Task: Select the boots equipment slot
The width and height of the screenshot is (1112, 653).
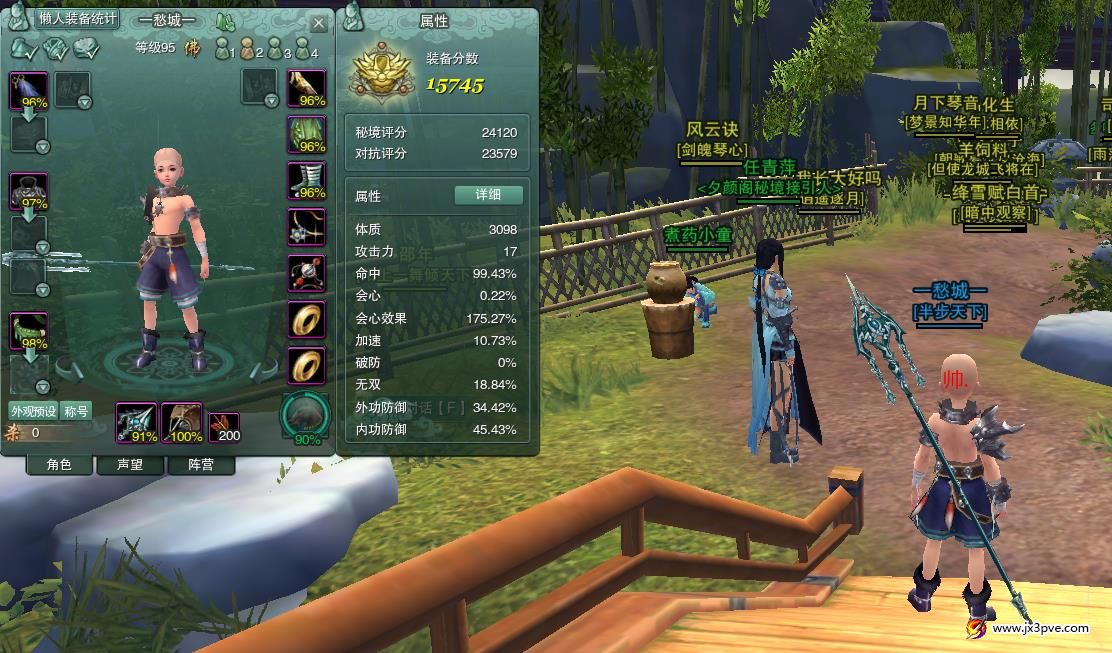Action: [307, 180]
